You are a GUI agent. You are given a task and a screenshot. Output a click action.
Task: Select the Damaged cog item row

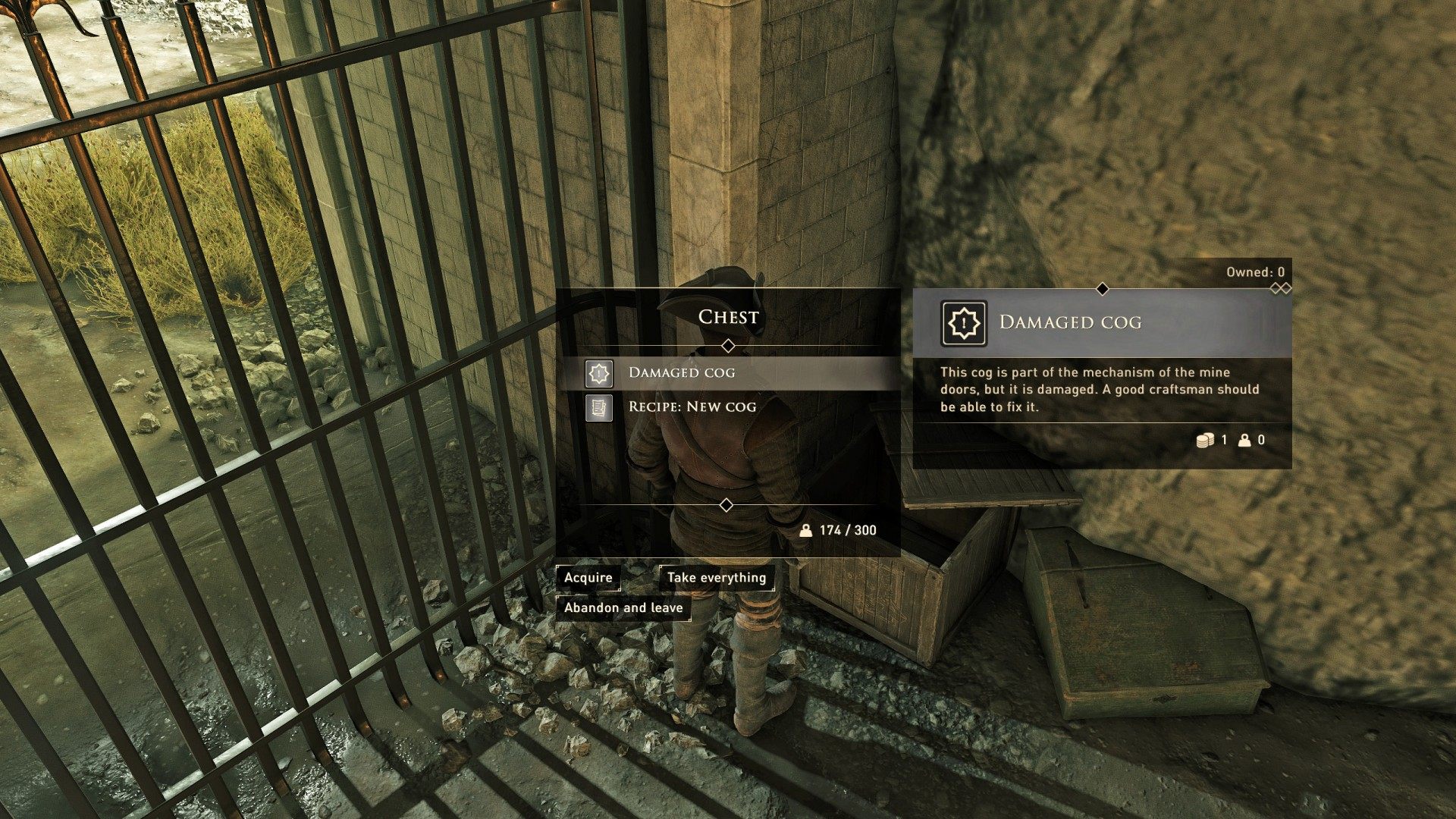point(728,372)
